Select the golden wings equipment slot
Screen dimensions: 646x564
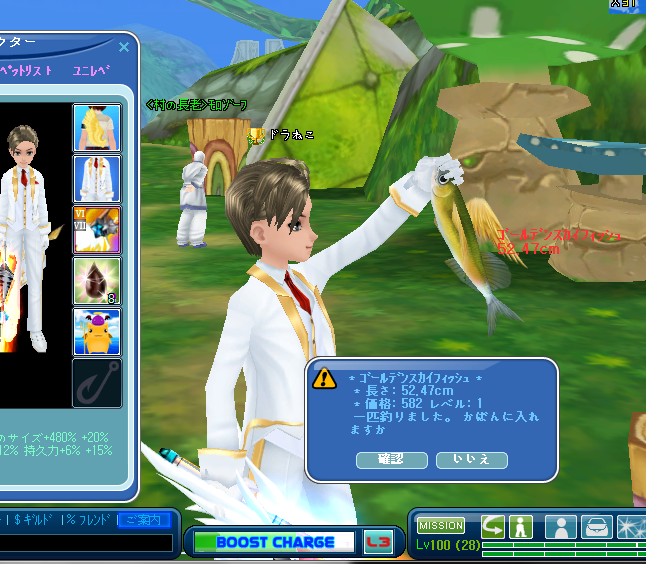(x=97, y=128)
